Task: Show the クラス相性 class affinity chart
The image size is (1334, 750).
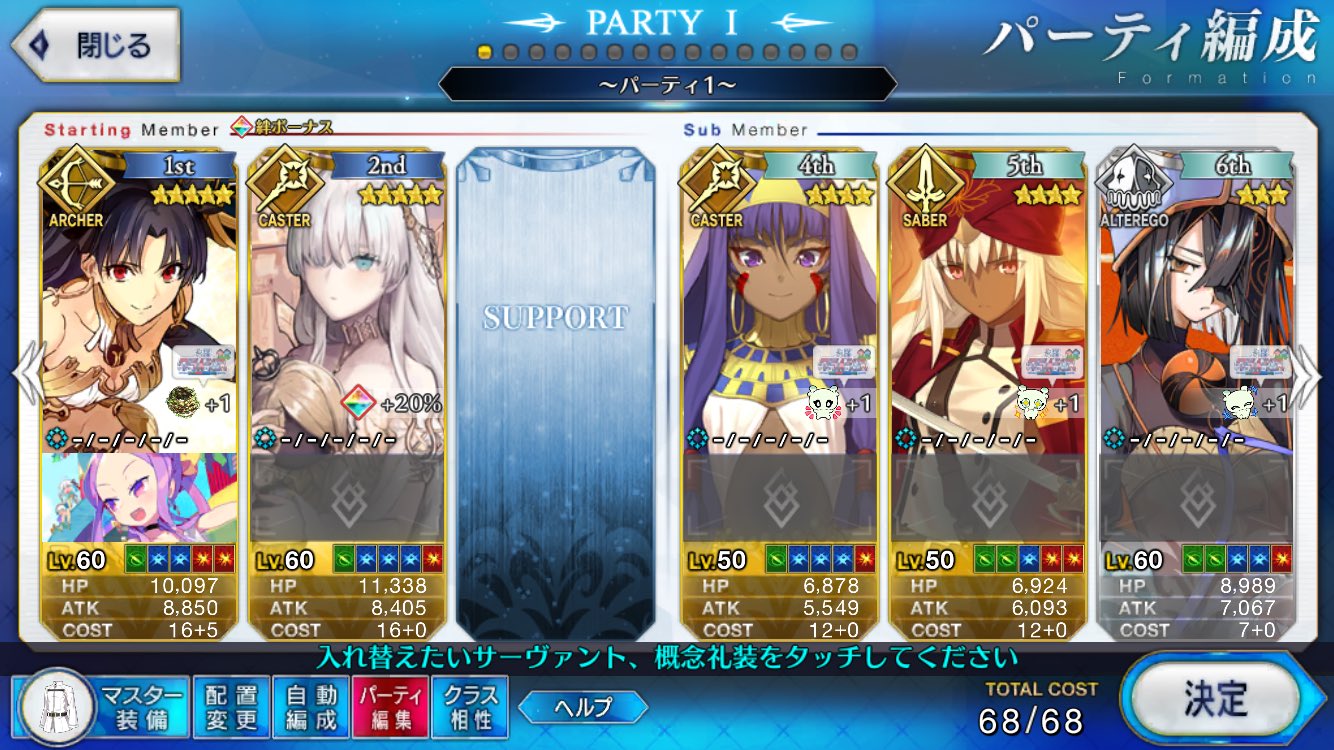Action: pos(470,707)
